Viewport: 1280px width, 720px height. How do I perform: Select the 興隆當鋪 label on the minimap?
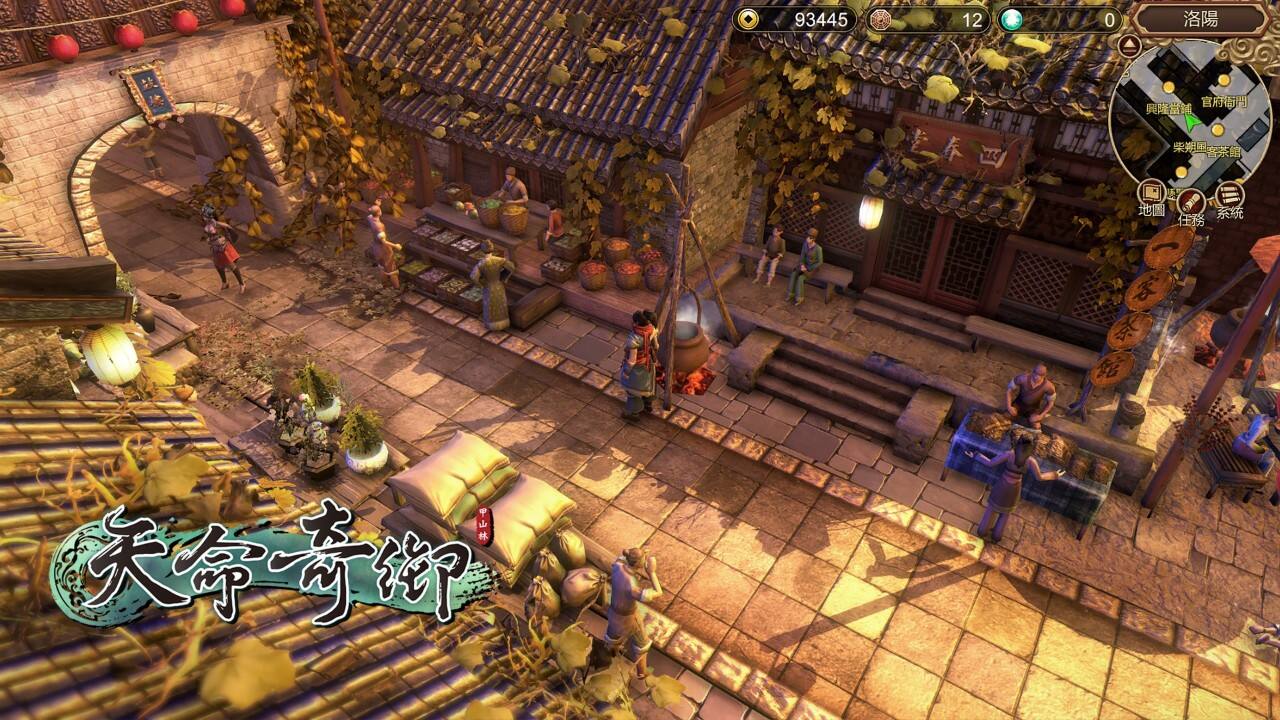1169,108
